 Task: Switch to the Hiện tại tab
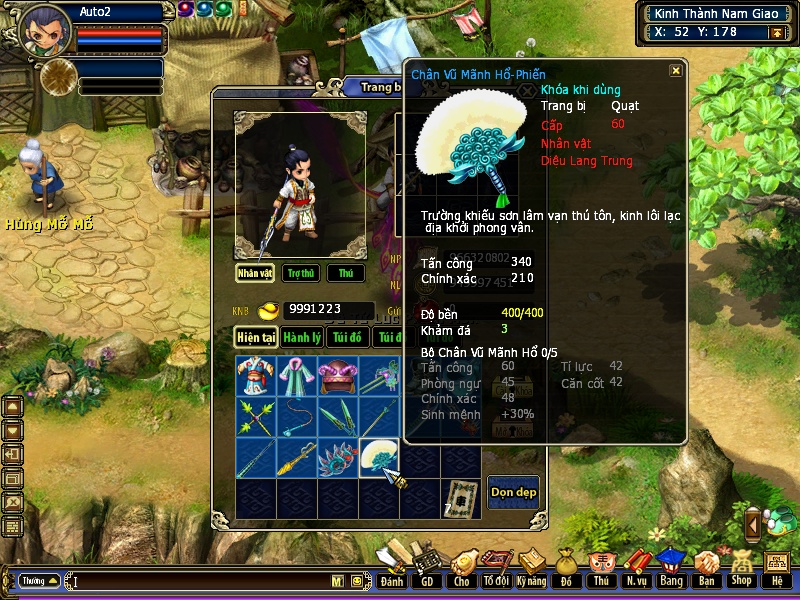255,337
